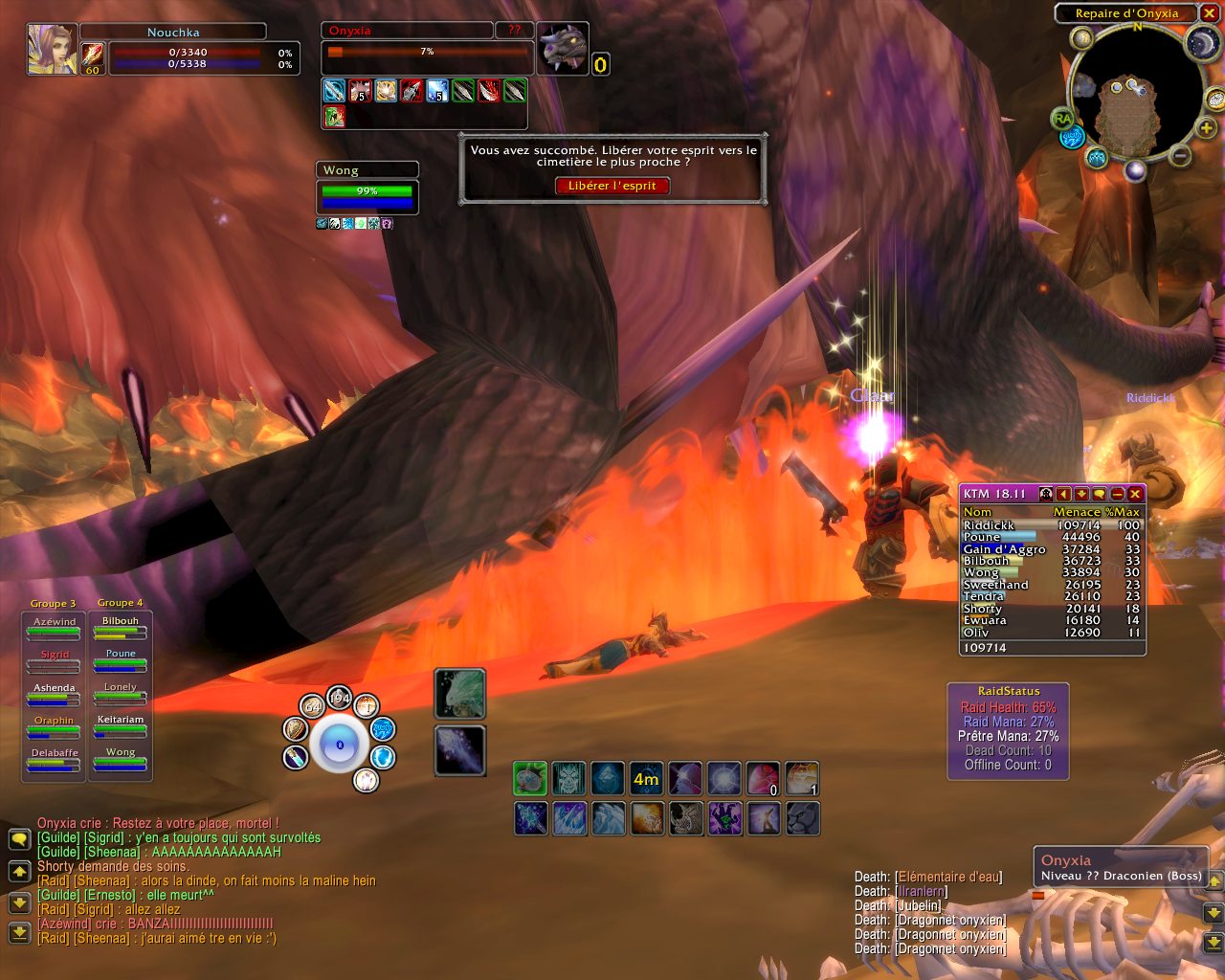The image size is (1225, 980).
Task: Select Riddickk row in threat list
Action: pyautogui.click(x=1051, y=525)
